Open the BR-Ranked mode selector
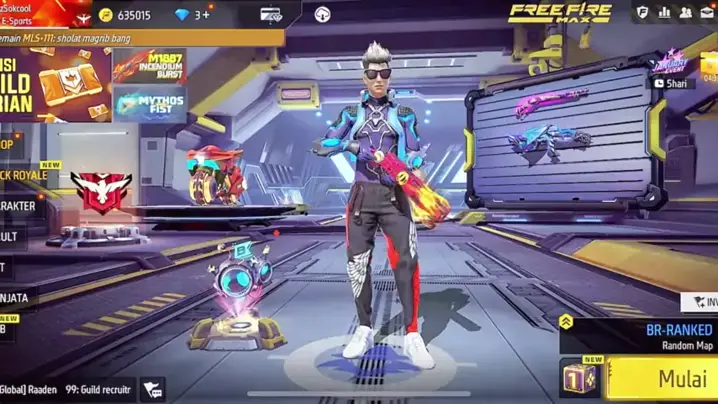 pyautogui.click(x=650, y=335)
